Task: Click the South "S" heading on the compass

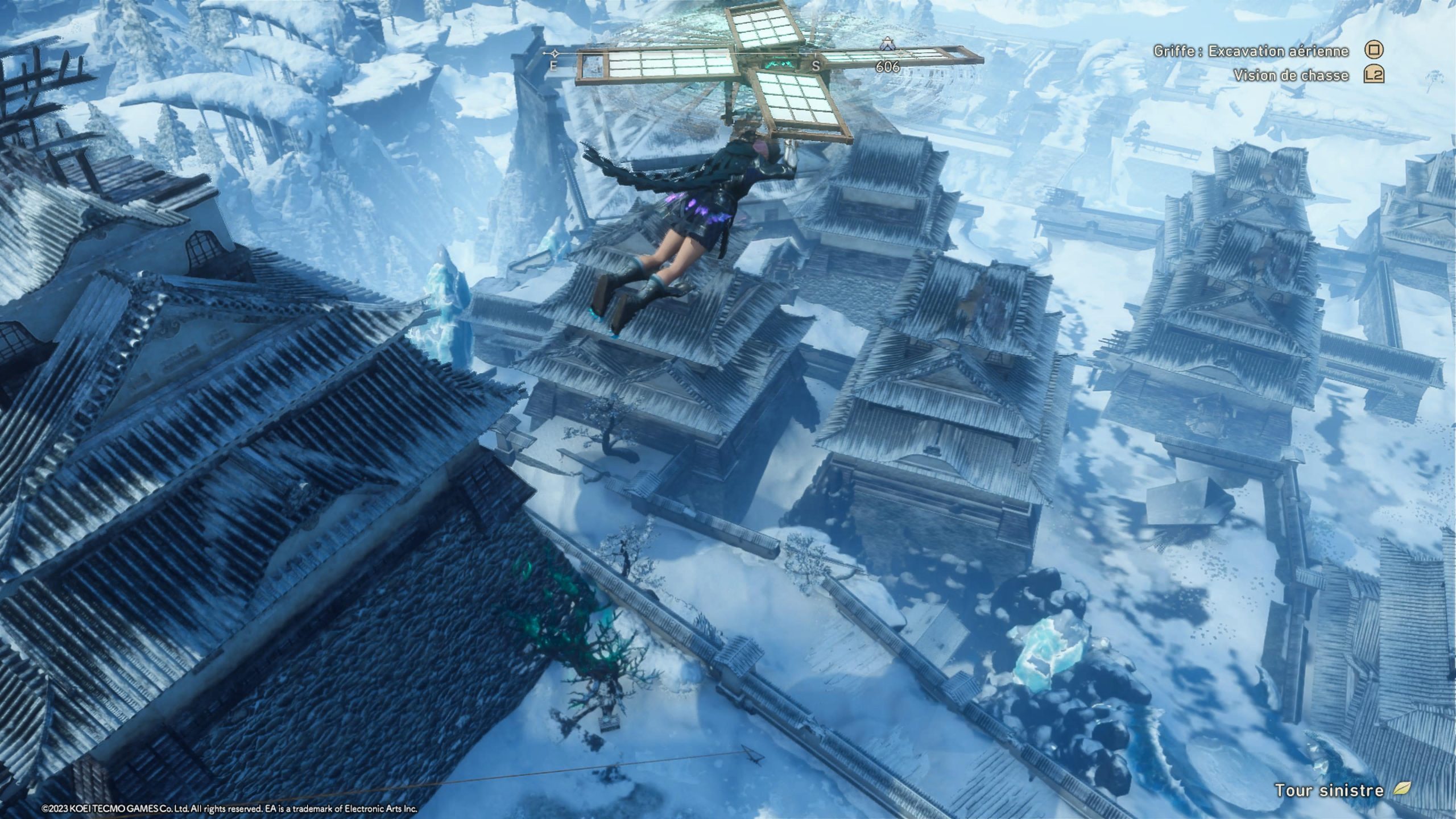Action: [x=816, y=66]
